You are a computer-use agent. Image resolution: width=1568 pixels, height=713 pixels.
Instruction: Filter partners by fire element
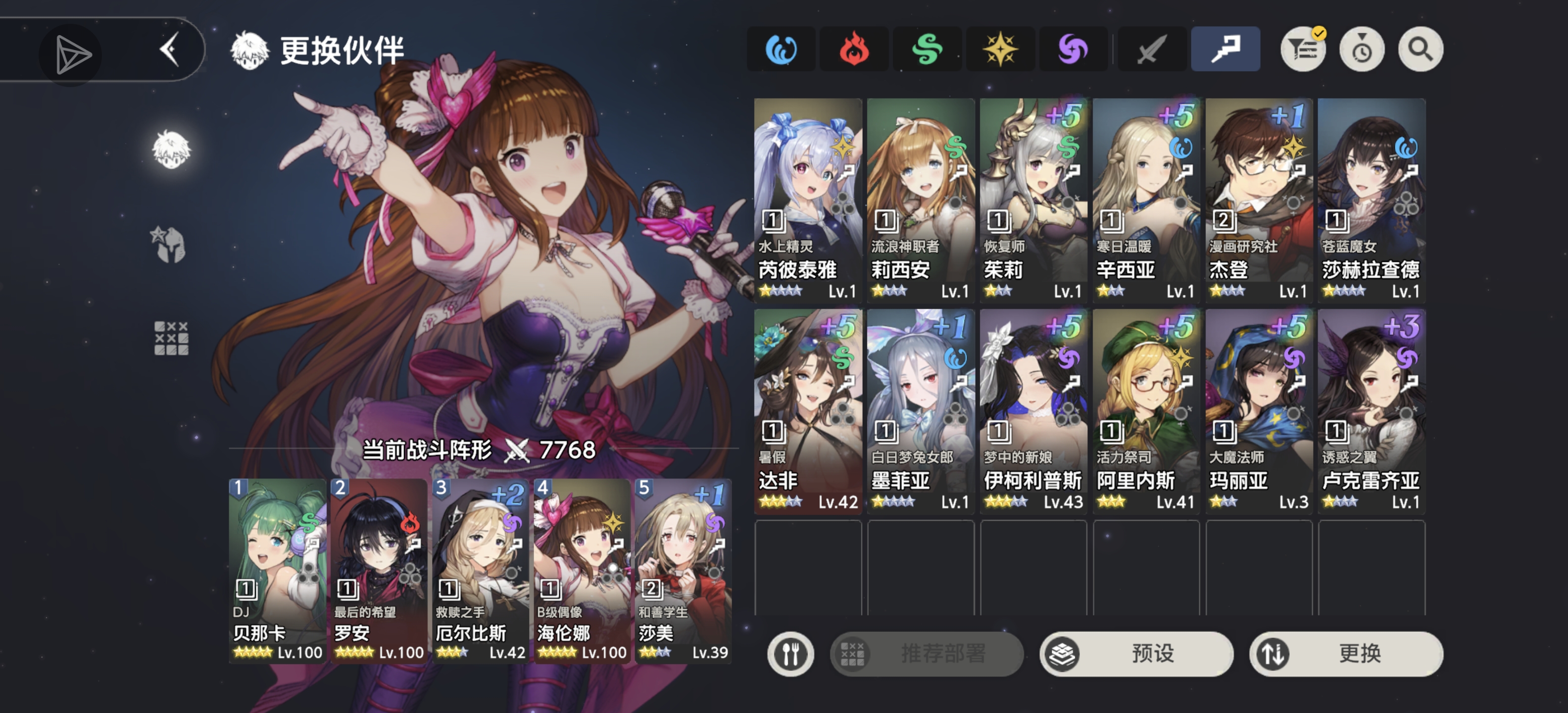(853, 50)
